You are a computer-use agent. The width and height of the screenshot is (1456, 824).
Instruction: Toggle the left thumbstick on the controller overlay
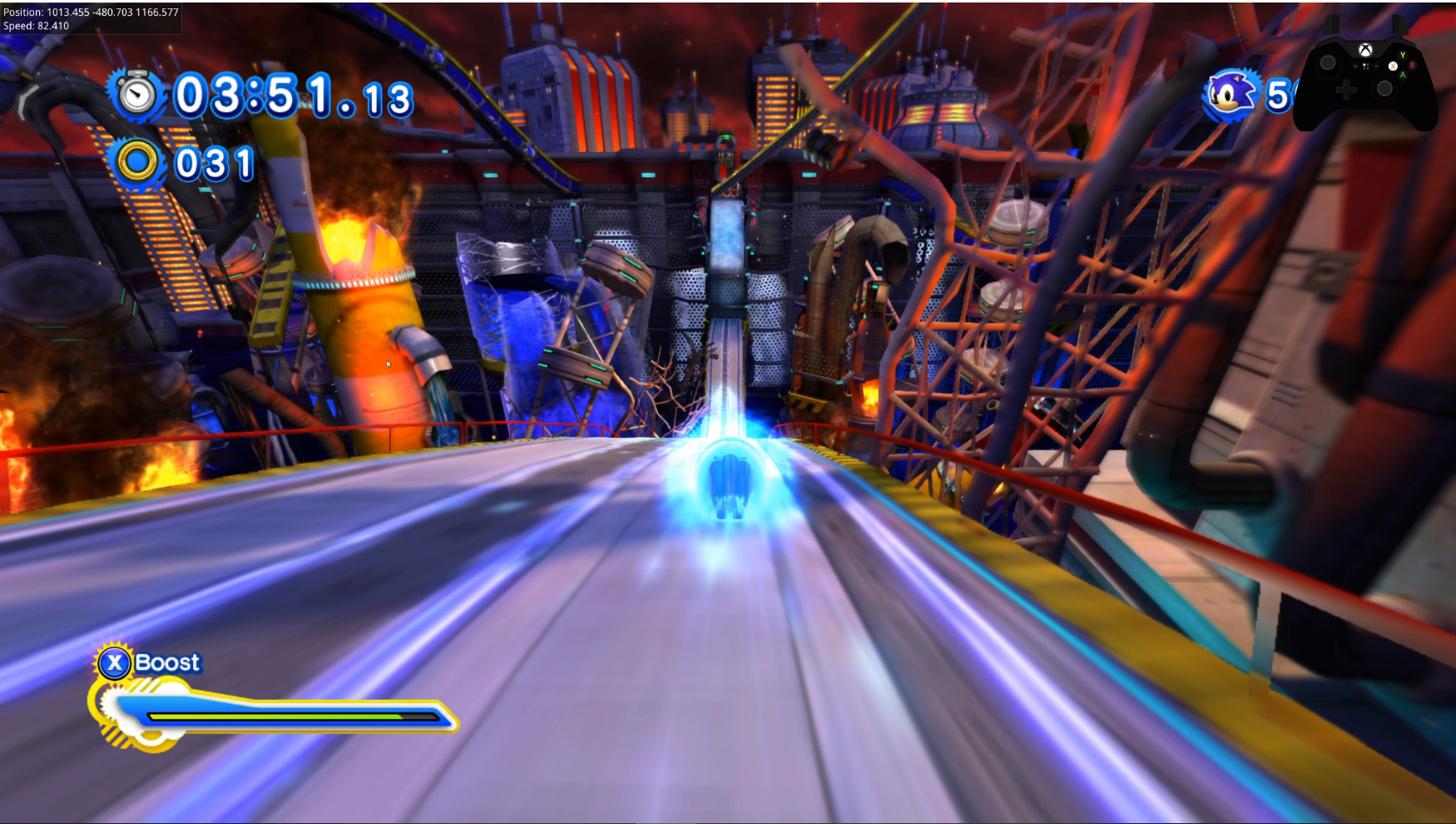tap(1329, 64)
